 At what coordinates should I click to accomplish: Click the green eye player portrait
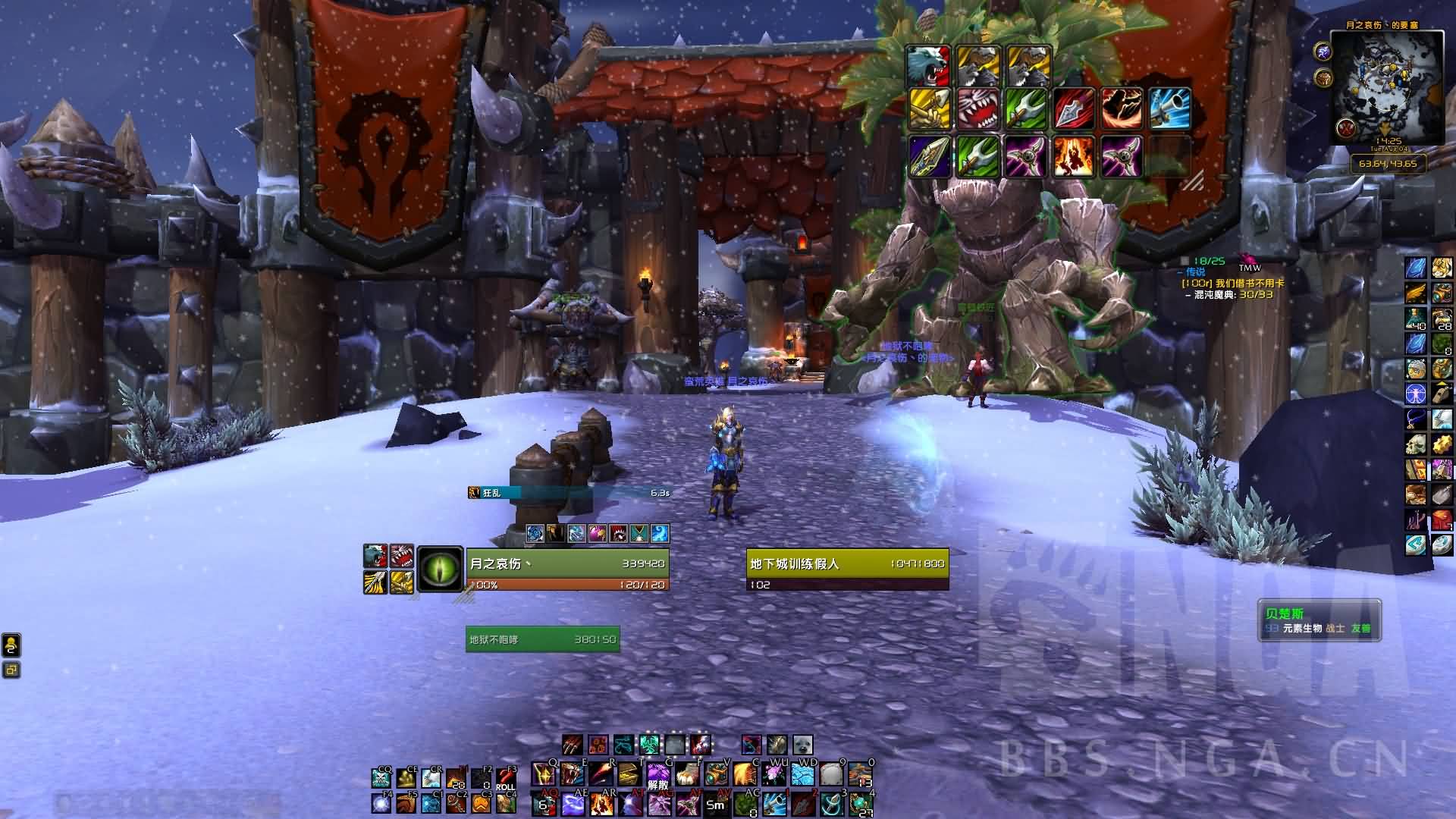(440, 569)
